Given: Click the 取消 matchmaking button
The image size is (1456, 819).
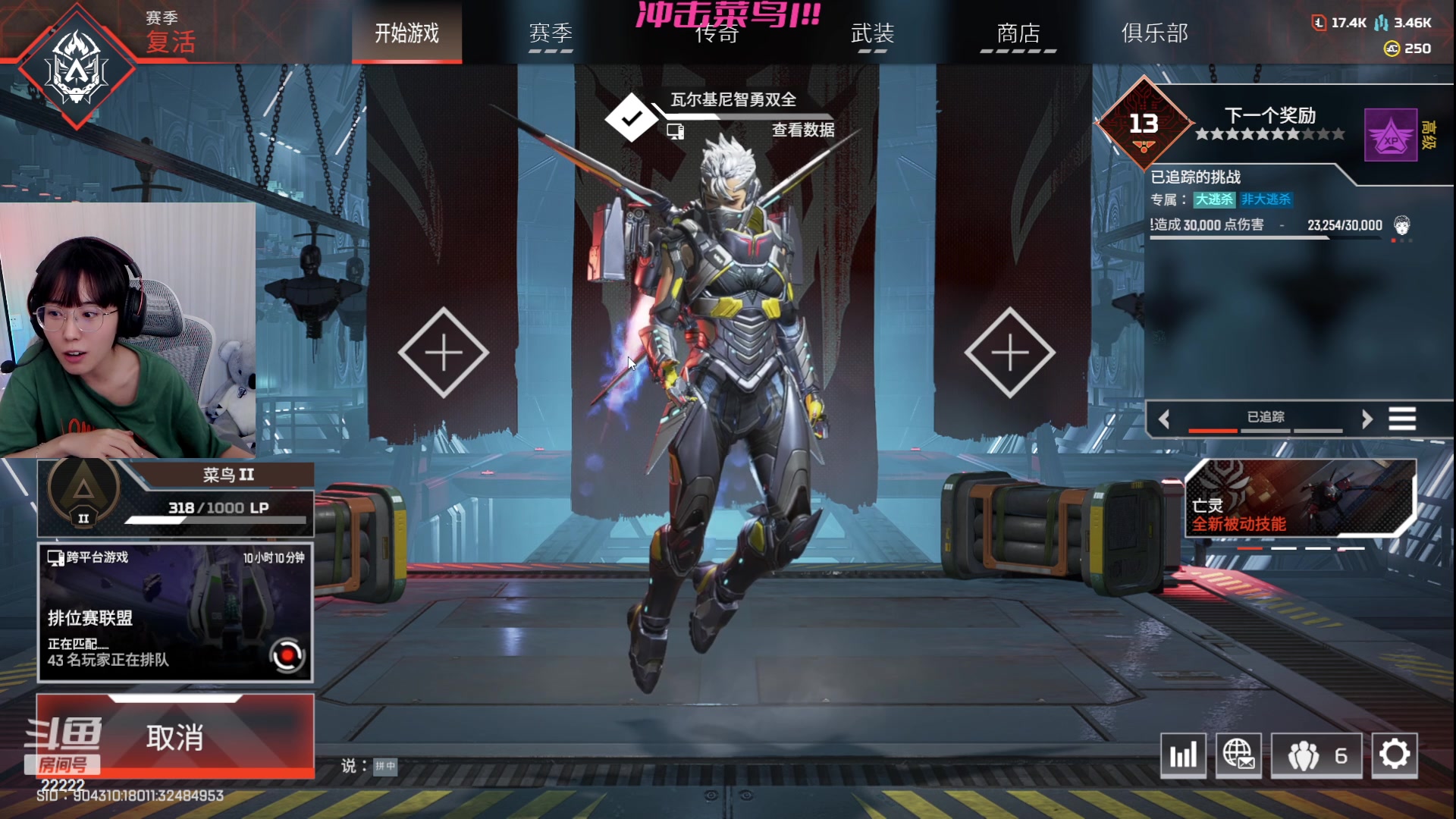Looking at the screenshot, I should pyautogui.click(x=175, y=736).
